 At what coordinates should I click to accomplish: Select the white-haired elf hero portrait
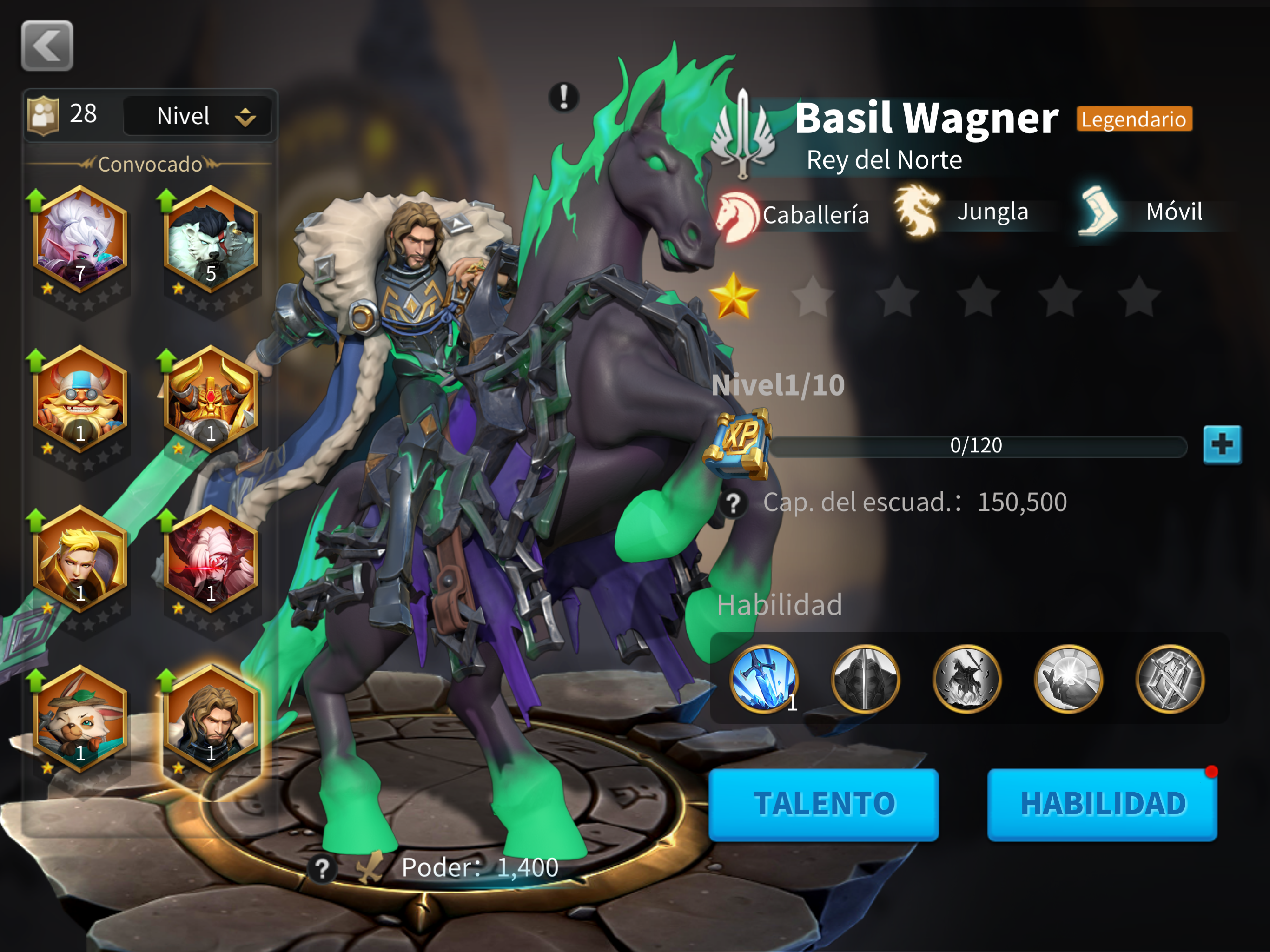pos(80,239)
